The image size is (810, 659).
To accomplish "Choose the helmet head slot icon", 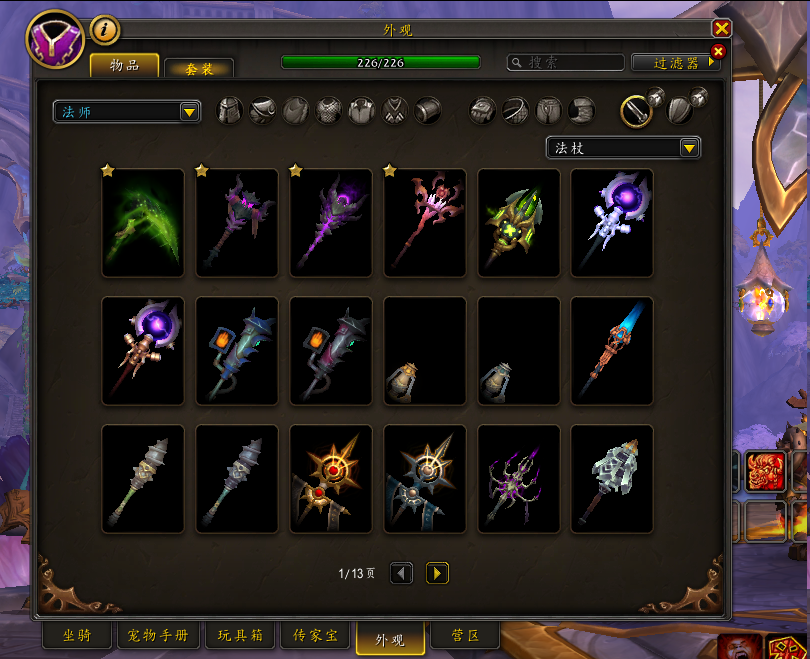I will [x=230, y=110].
